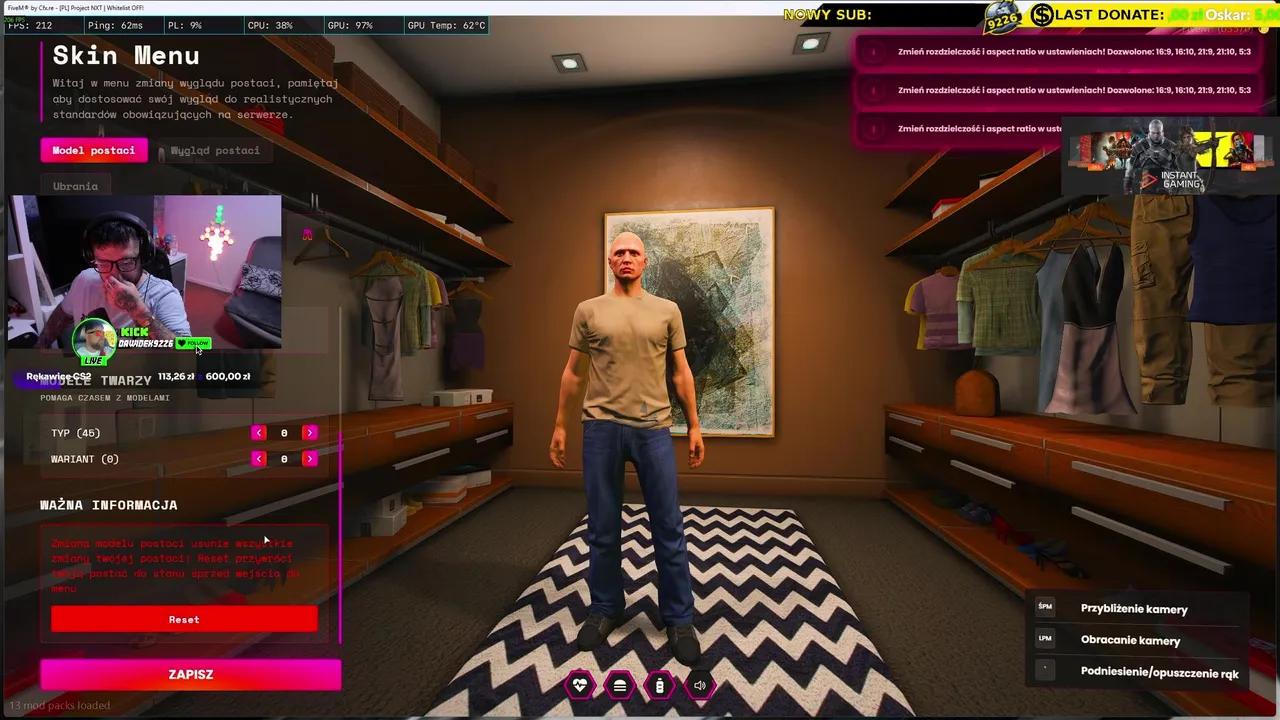Decrease WARIANT value with left arrow

[258, 458]
